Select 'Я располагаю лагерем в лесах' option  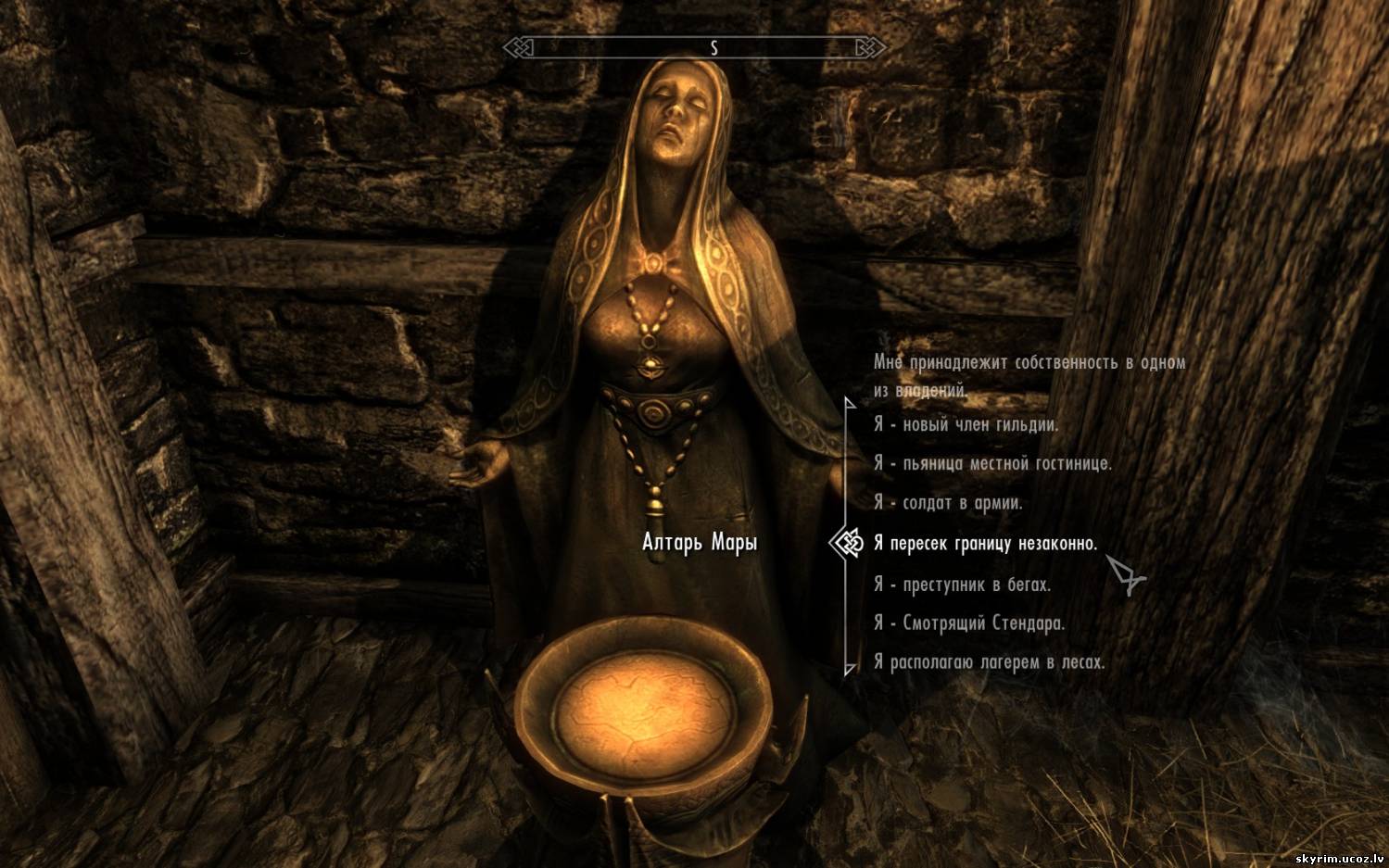pyautogui.click(x=989, y=662)
